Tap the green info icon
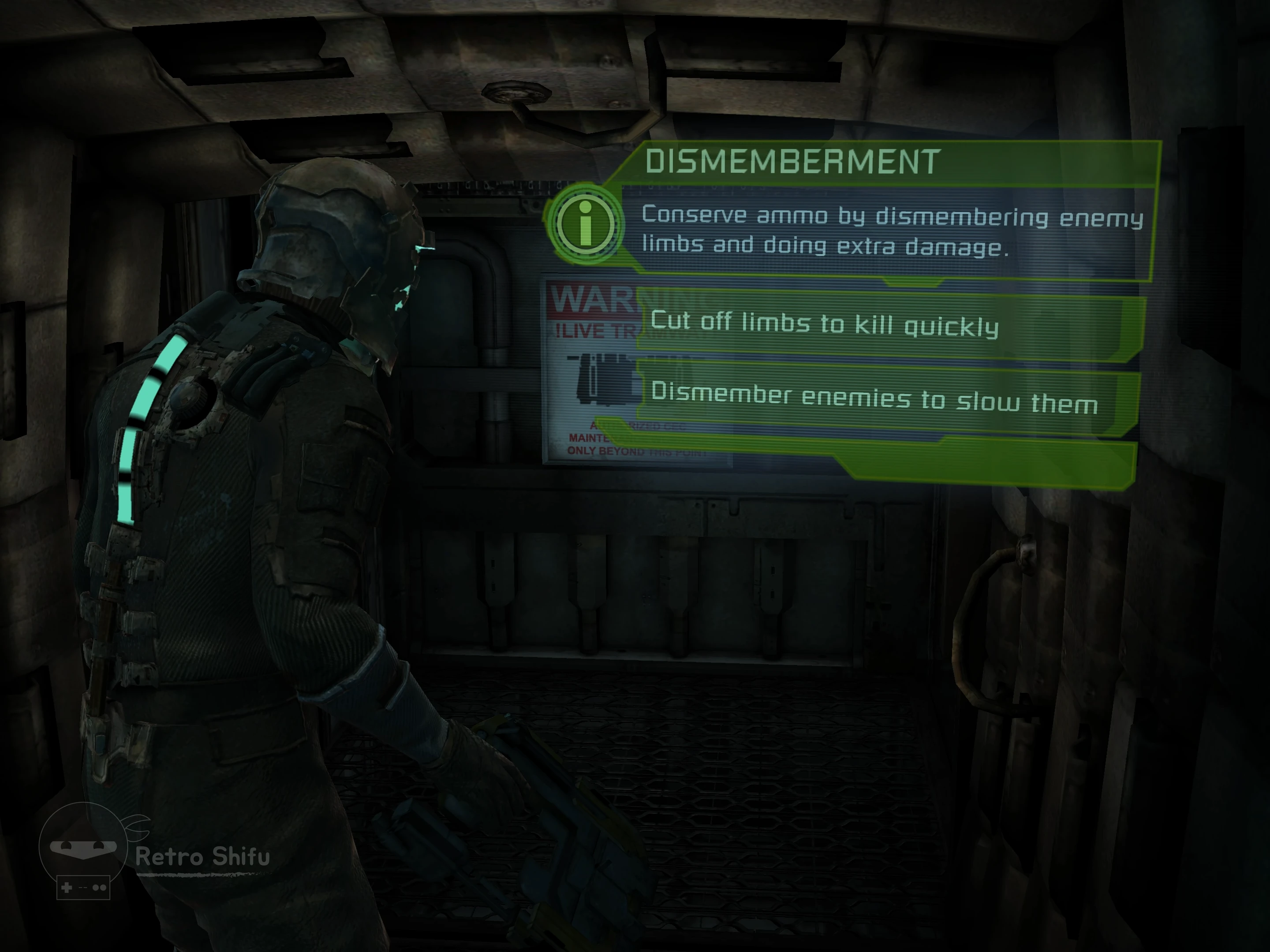Image resolution: width=1270 pixels, height=952 pixels. [x=586, y=224]
